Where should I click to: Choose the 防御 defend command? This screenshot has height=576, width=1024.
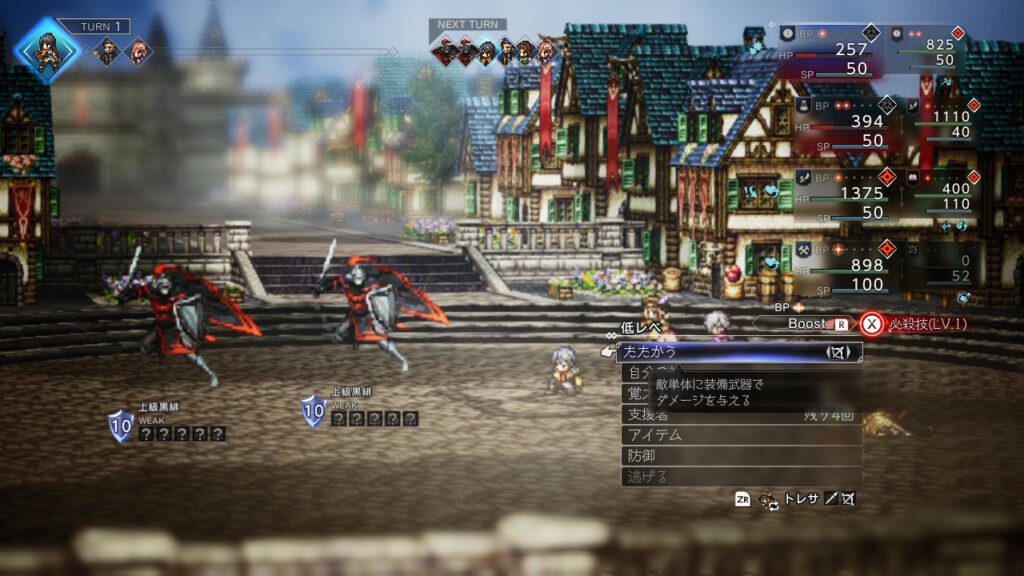(x=740, y=455)
